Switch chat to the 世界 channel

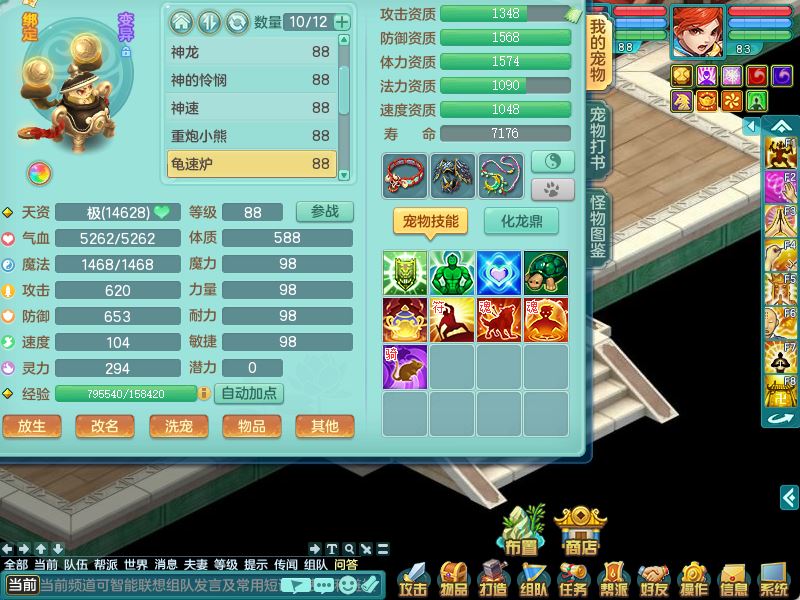click(x=136, y=564)
